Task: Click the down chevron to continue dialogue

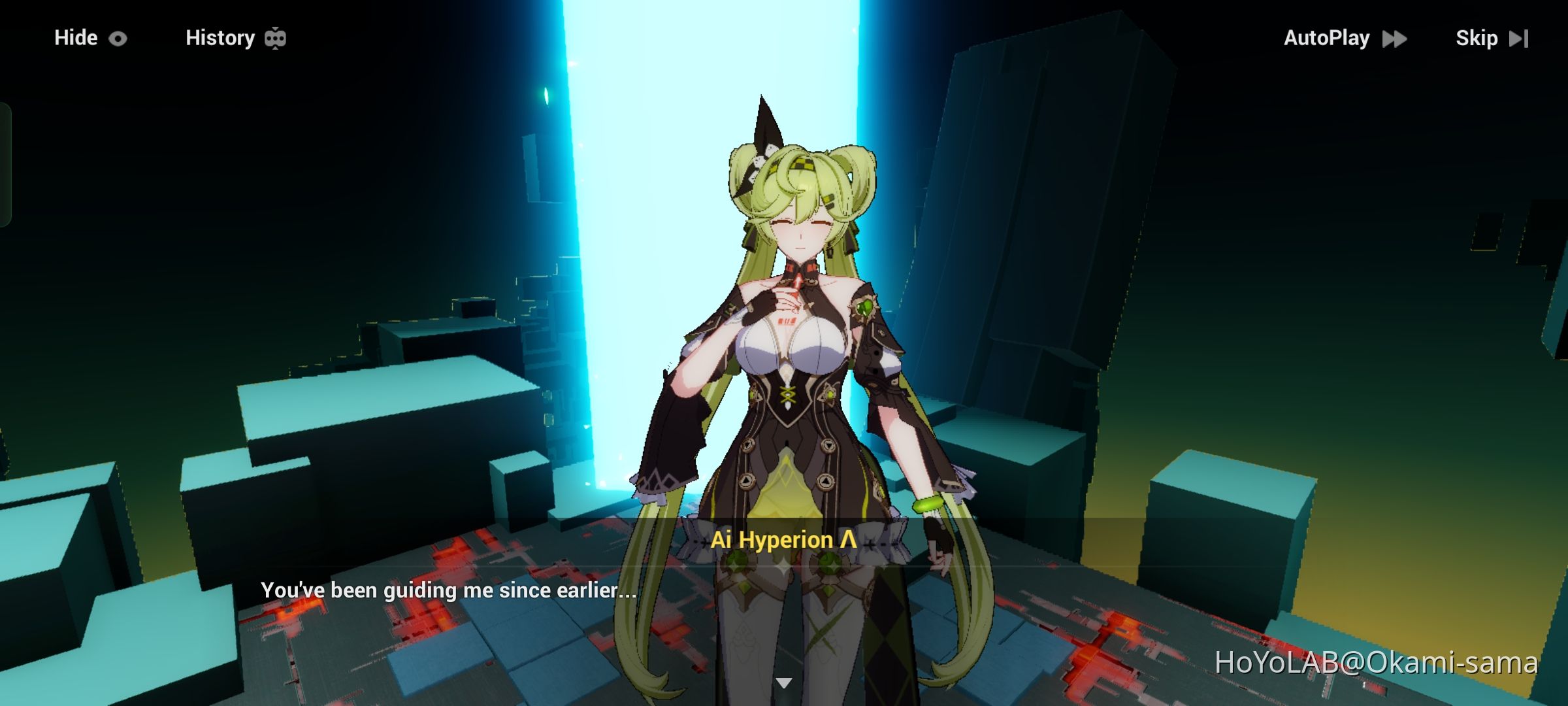Action: click(783, 681)
